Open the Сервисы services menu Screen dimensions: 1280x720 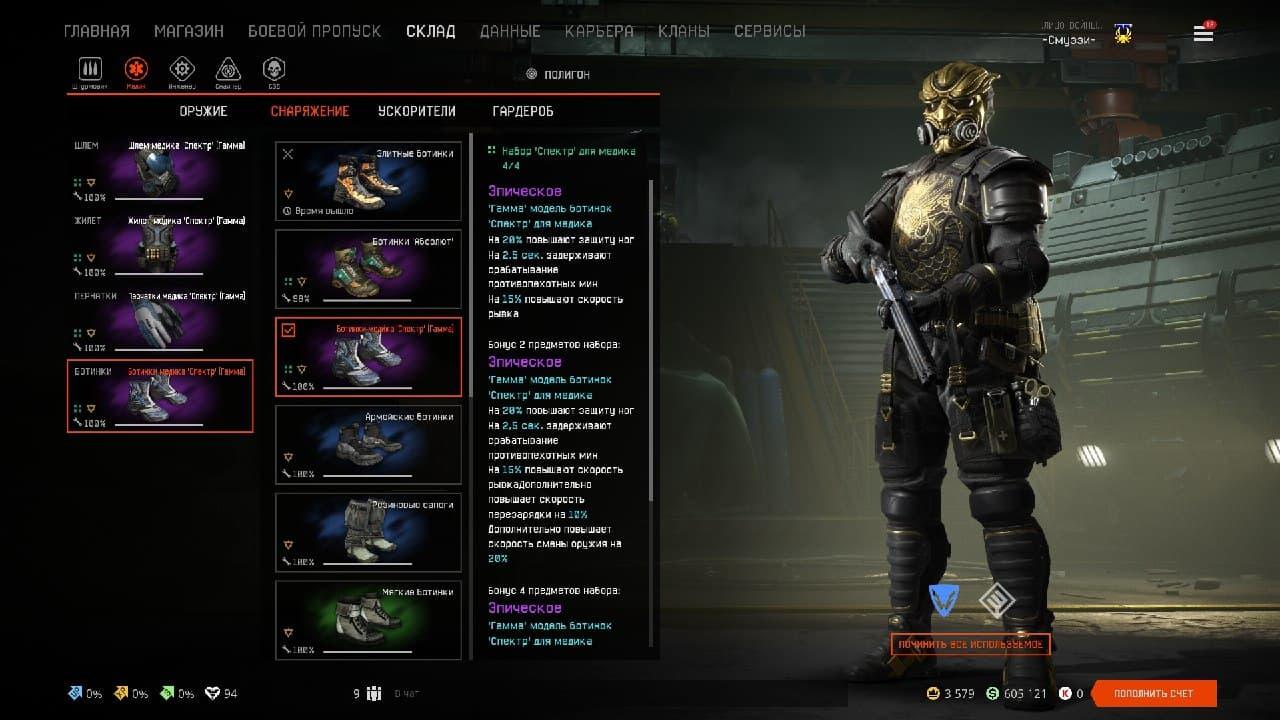click(x=769, y=31)
